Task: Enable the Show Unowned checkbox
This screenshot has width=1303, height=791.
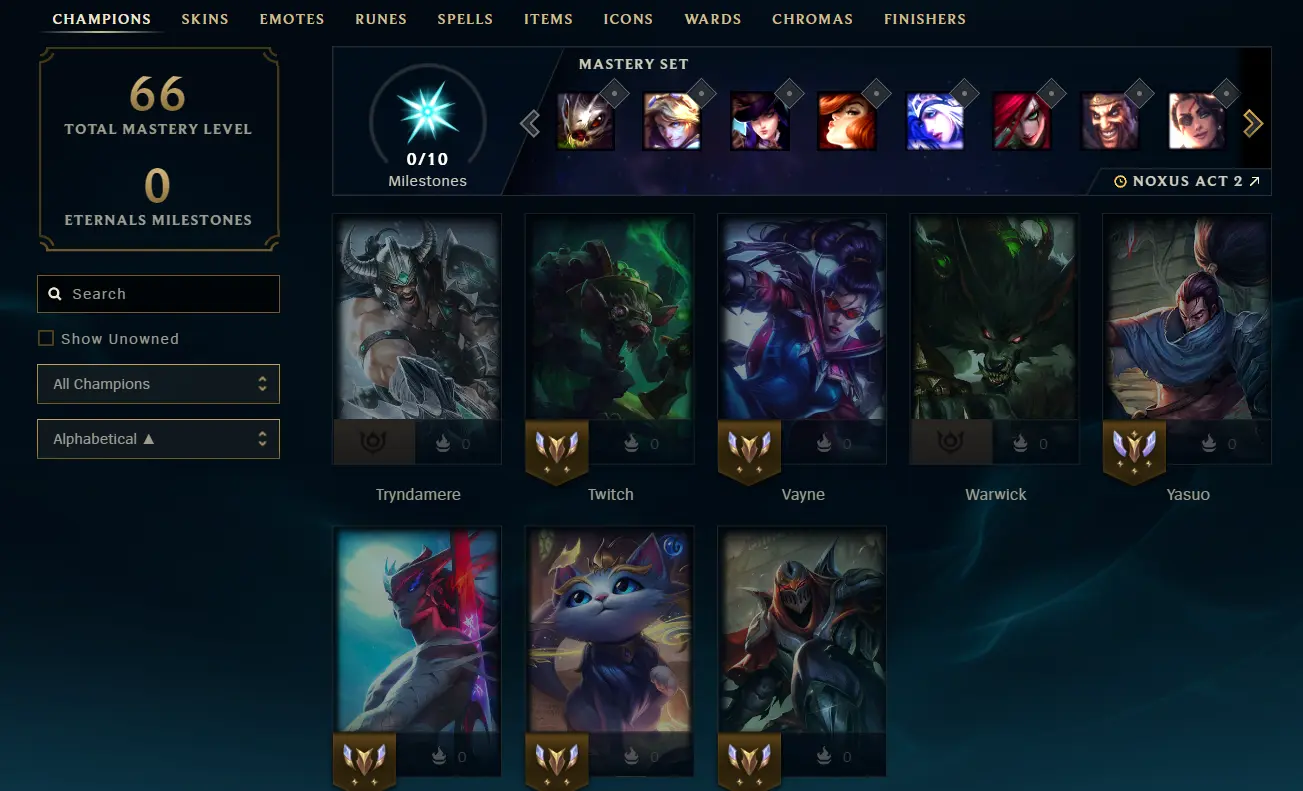Action: (x=46, y=338)
